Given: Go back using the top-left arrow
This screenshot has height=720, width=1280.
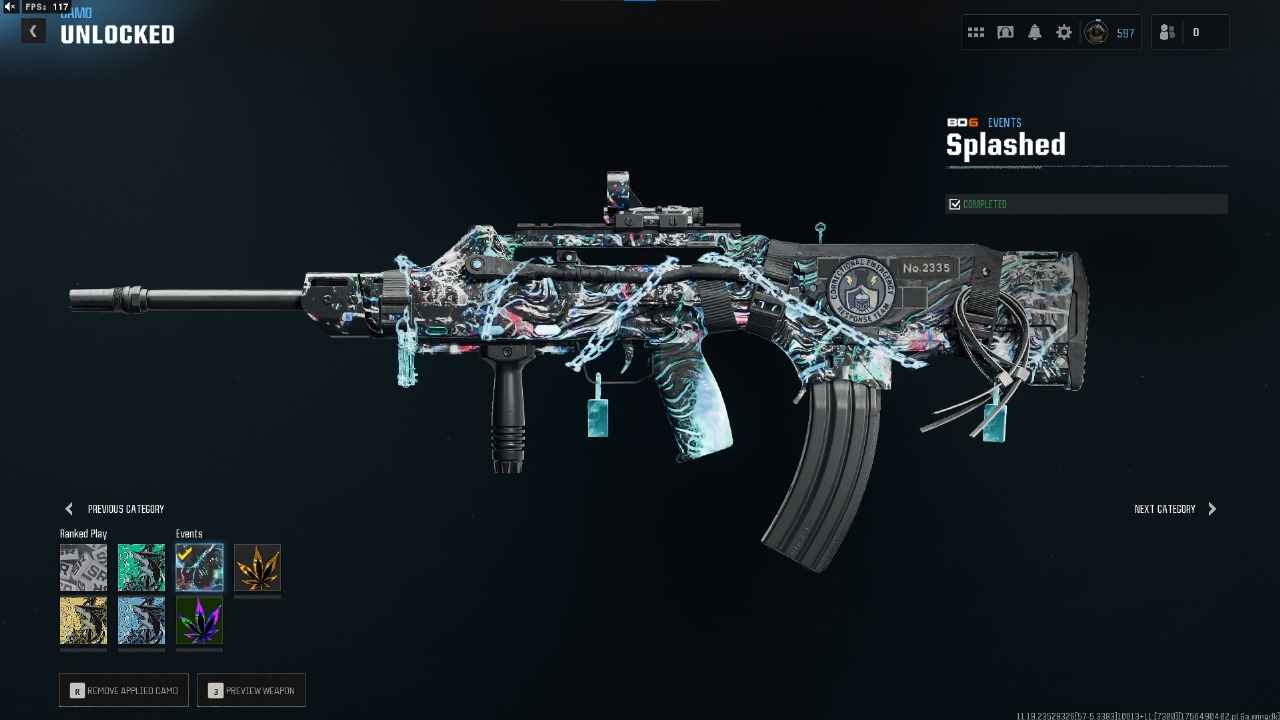Looking at the screenshot, I should (33, 32).
